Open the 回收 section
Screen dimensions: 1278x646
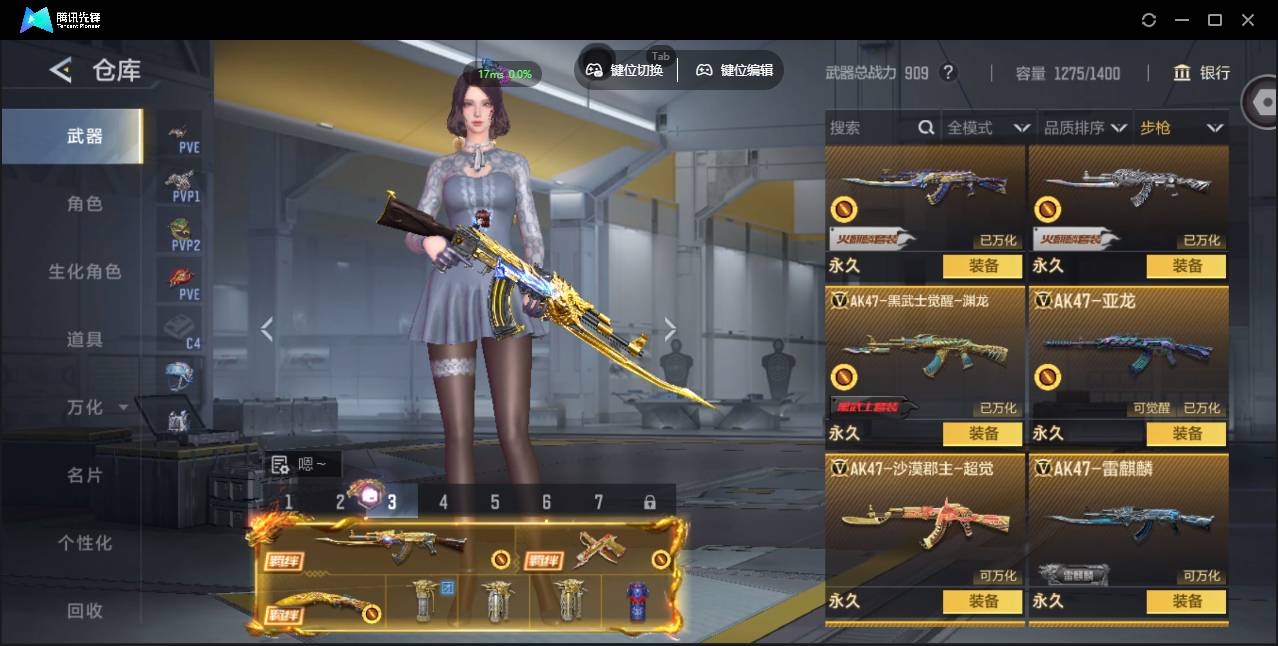click(x=84, y=610)
